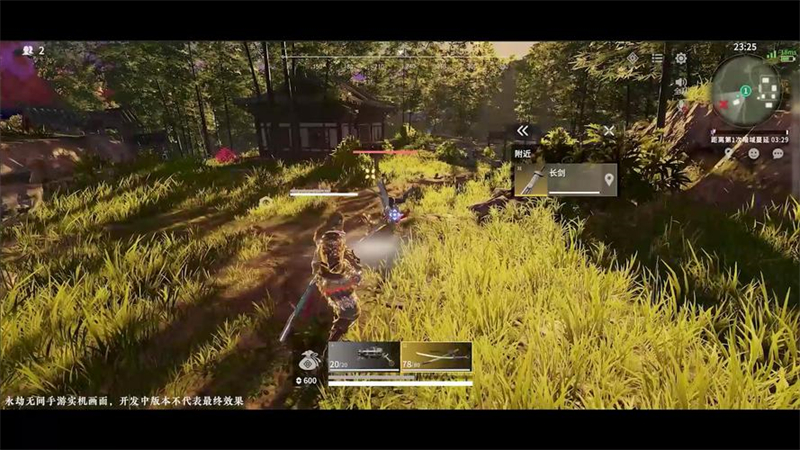Toggle the speaker sound icon
Screen dimensions: 800x450
coord(681,82)
